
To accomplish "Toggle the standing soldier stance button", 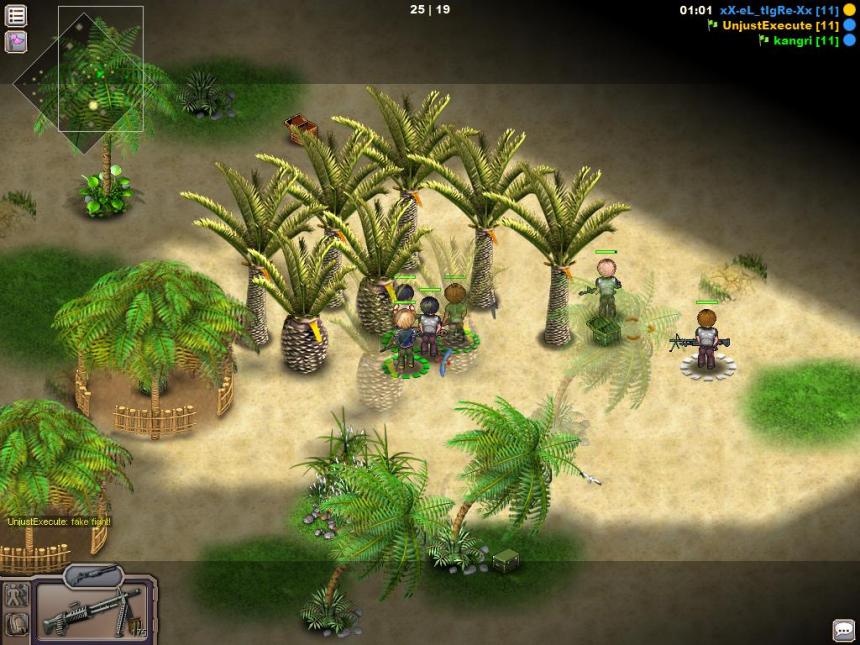I will pyautogui.click(x=16, y=596).
